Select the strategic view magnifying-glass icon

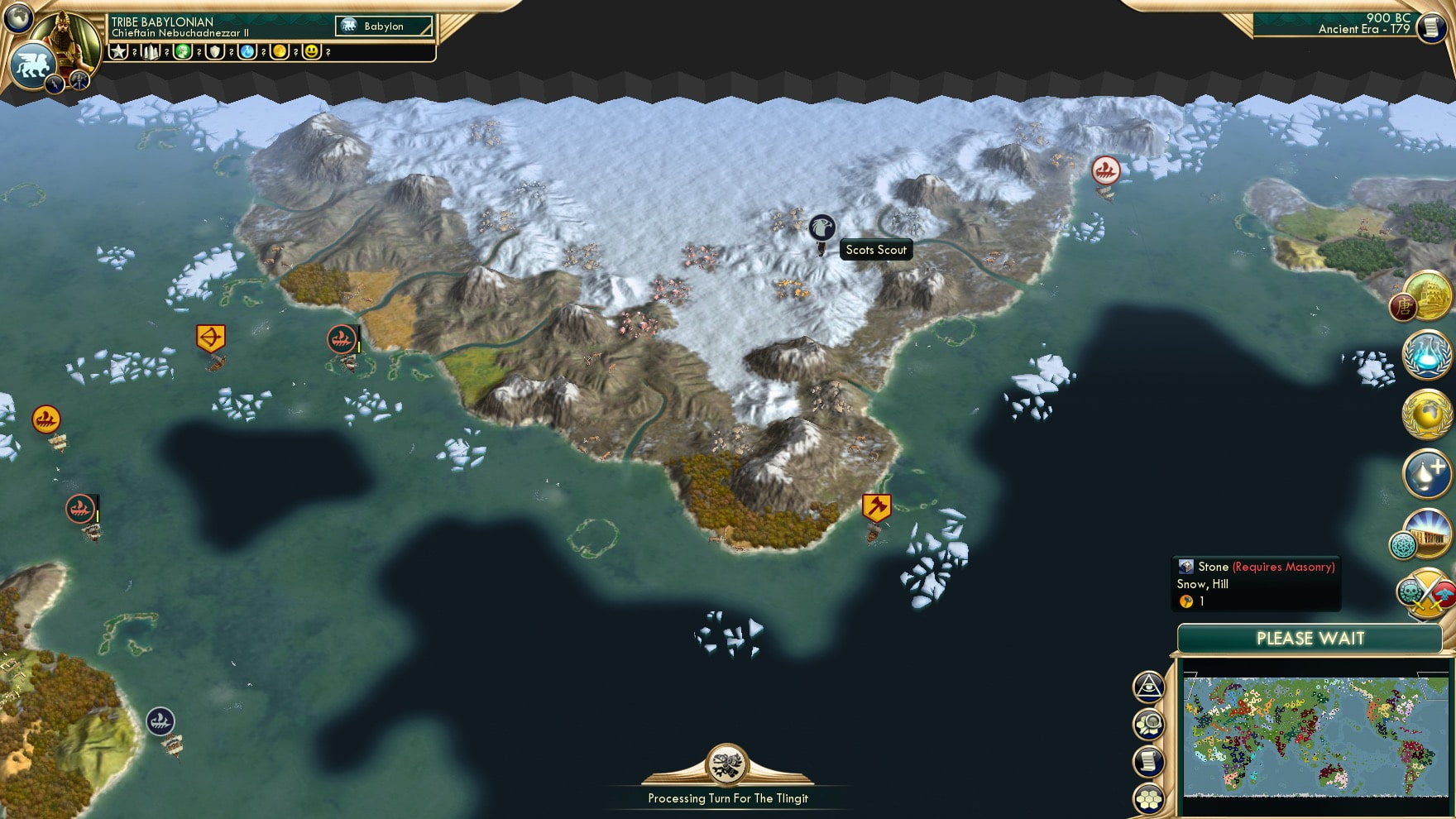[1148, 721]
